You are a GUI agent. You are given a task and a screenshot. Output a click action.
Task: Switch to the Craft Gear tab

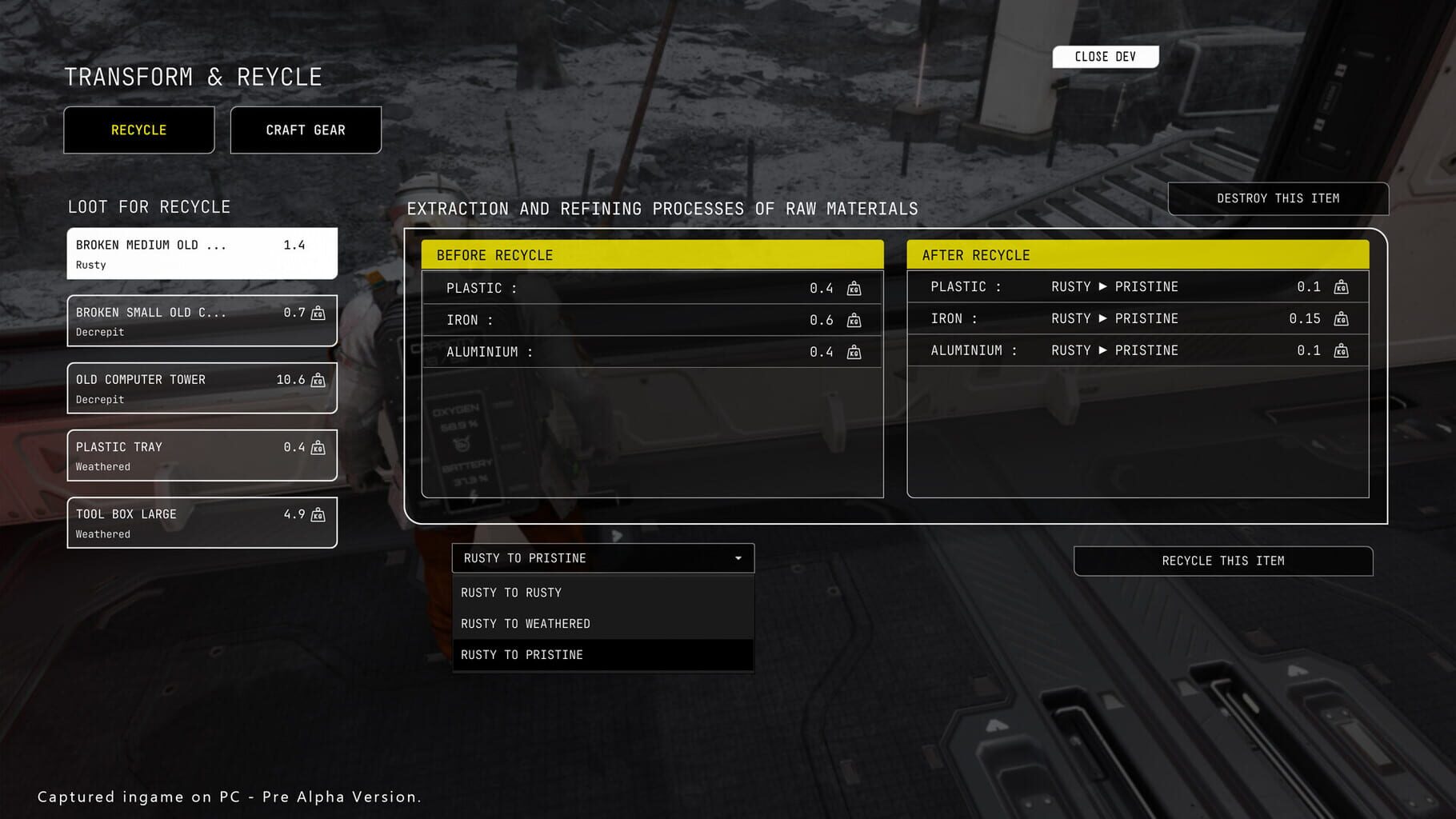306,130
